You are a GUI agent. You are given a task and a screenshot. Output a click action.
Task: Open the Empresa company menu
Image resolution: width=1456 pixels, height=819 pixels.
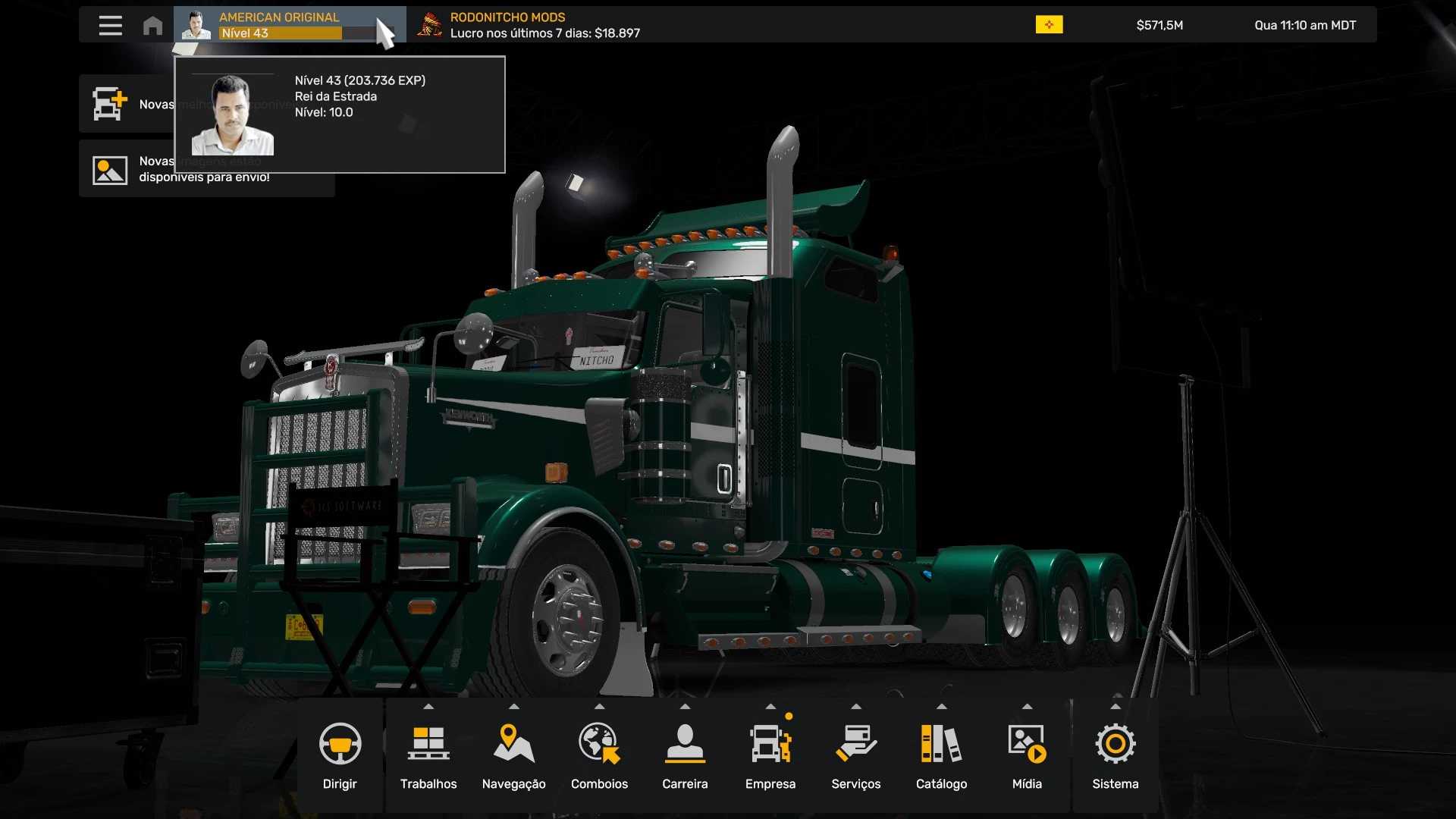pos(770,756)
